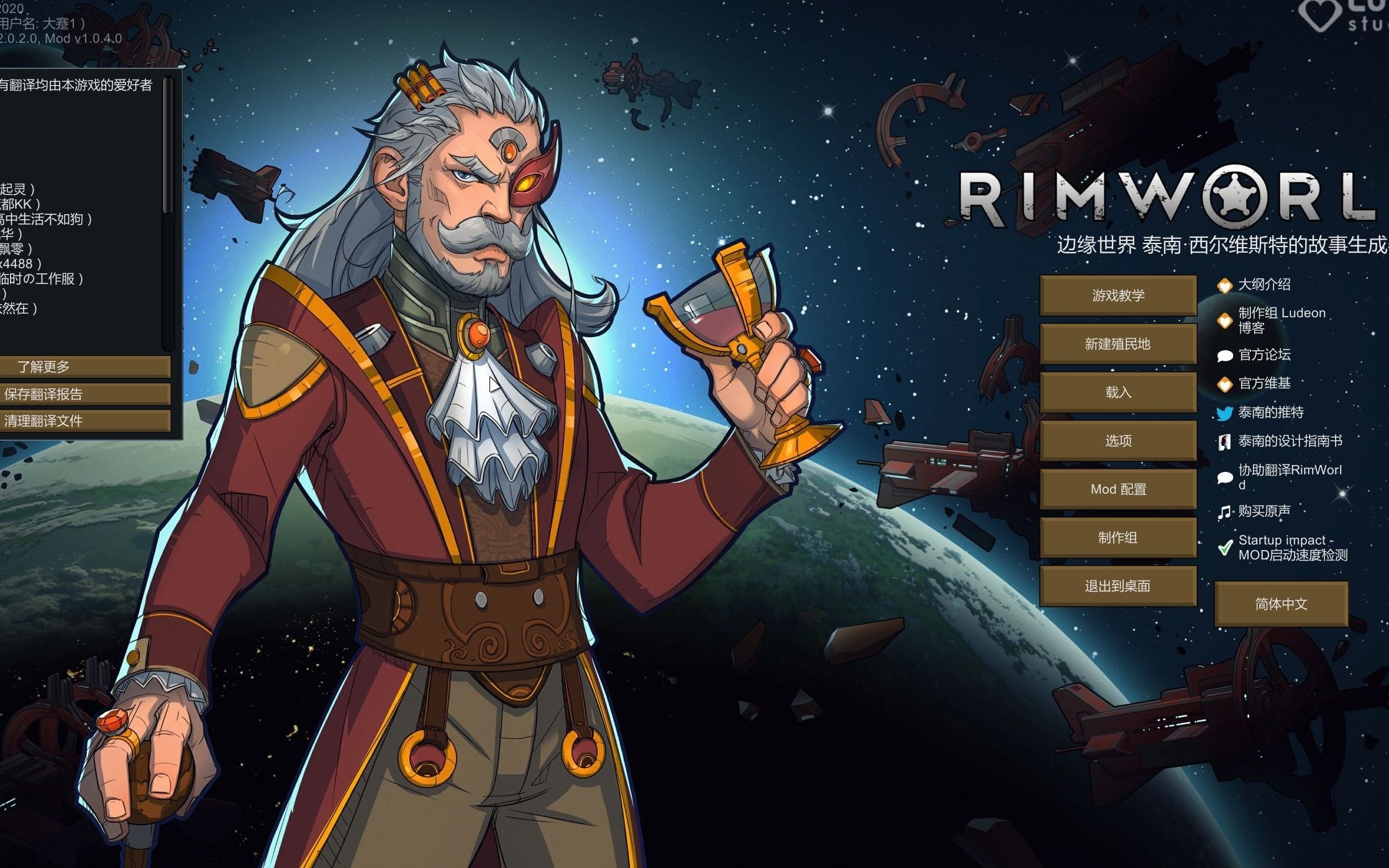Visit the 制作组 Ludeon 博客 link
The height and width of the screenshot is (868, 1389).
point(1281,320)
